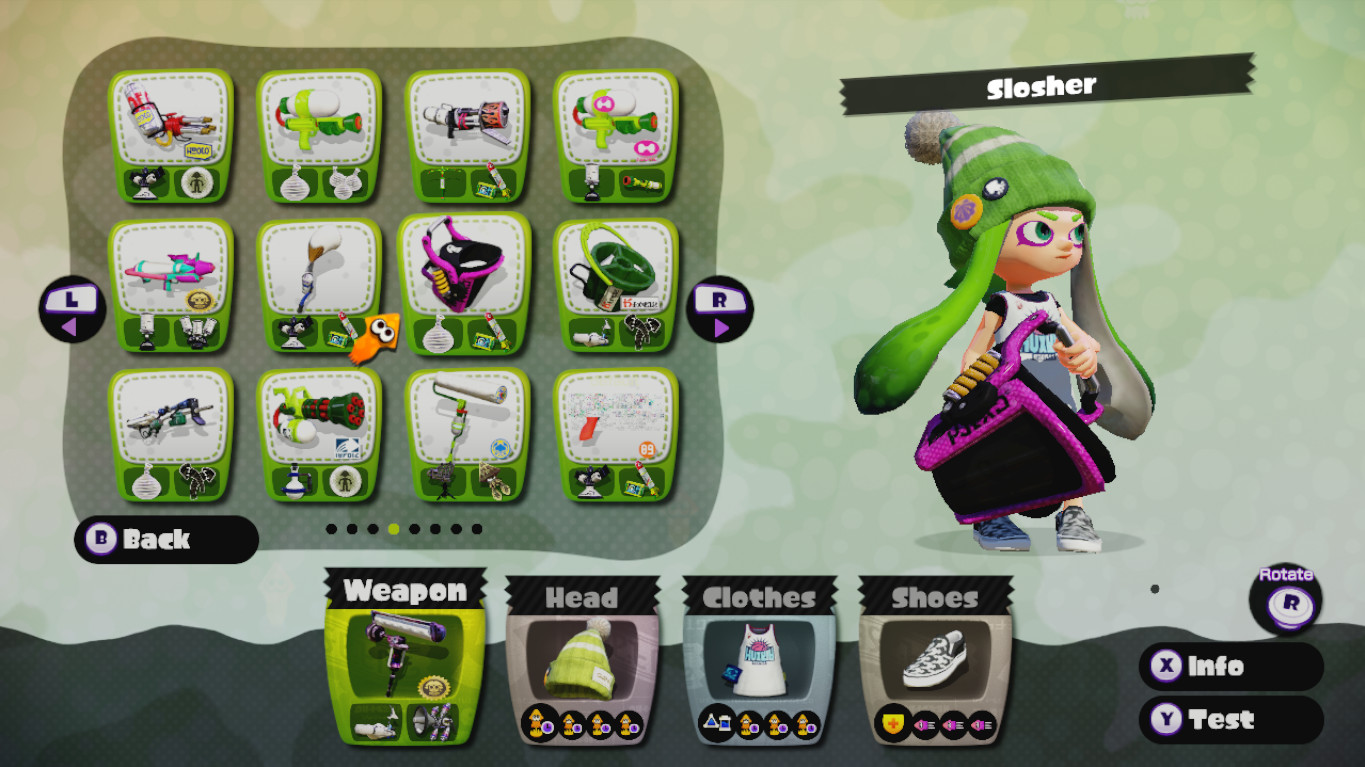Screen dimensions: 1365x767
Task: Click the Info button
Action: coord(1232,667)
